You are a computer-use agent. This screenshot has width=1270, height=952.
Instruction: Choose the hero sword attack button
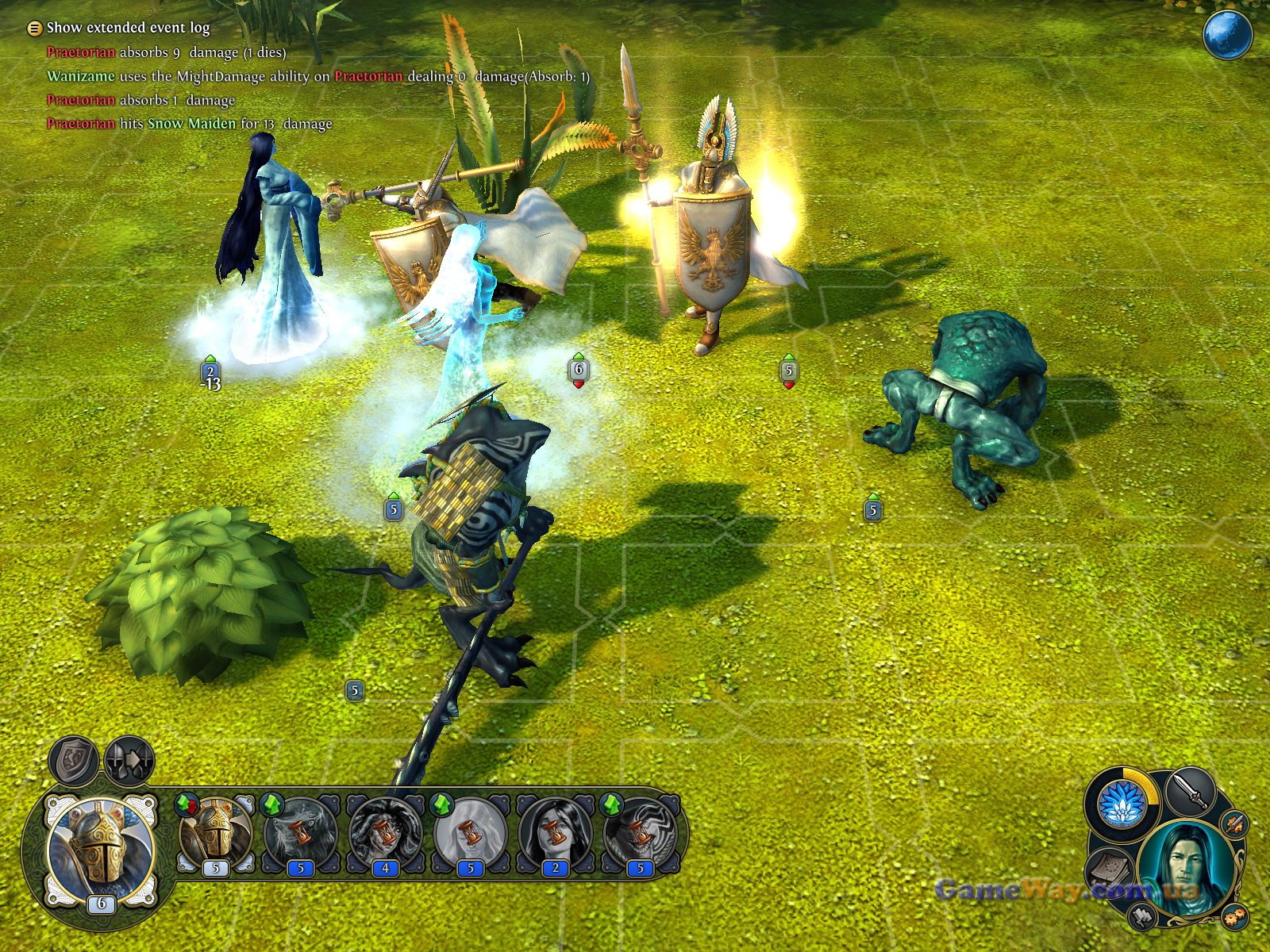point(1190,791)
